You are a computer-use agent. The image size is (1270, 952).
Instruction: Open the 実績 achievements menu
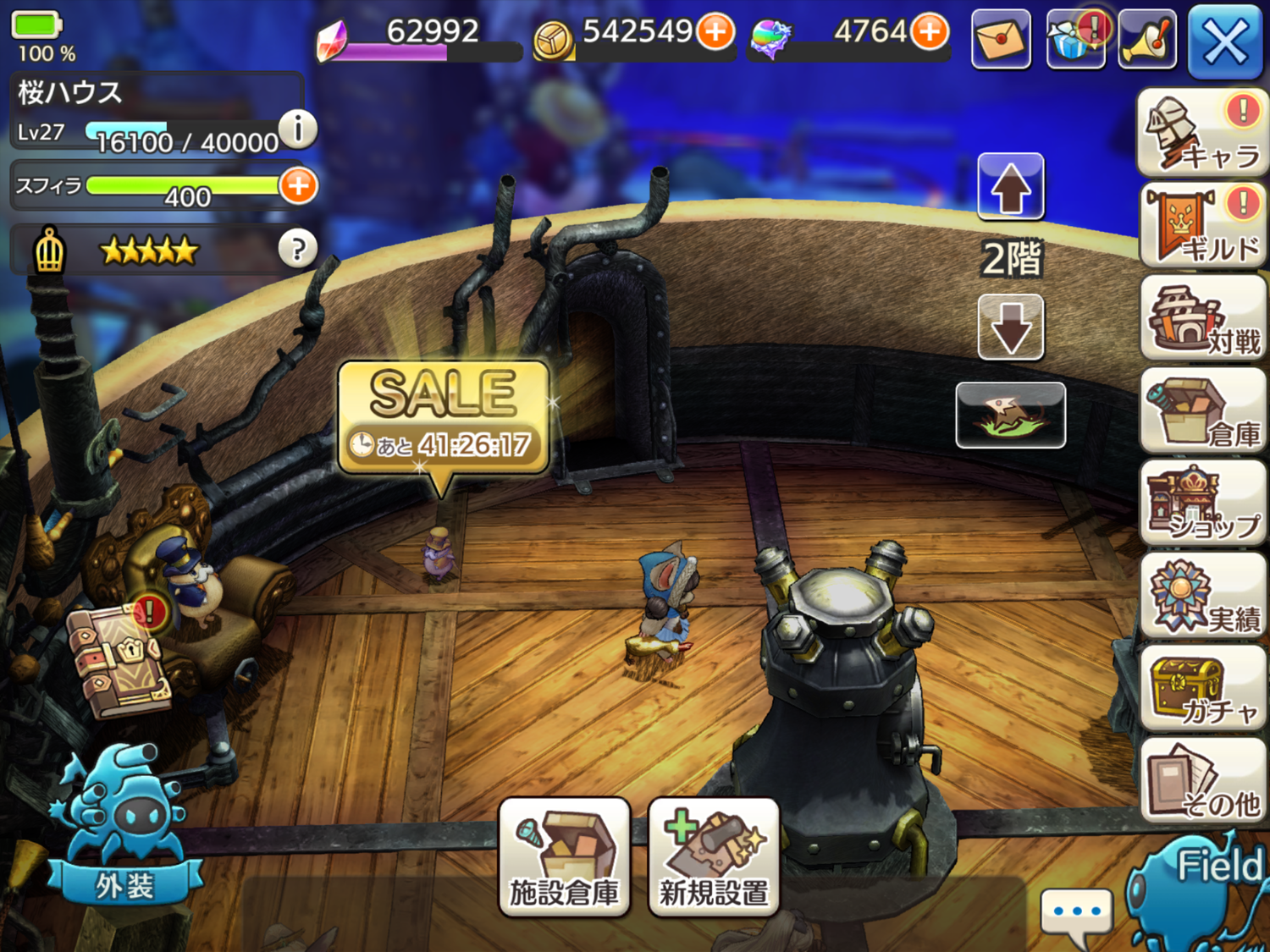coord(1202,597)
